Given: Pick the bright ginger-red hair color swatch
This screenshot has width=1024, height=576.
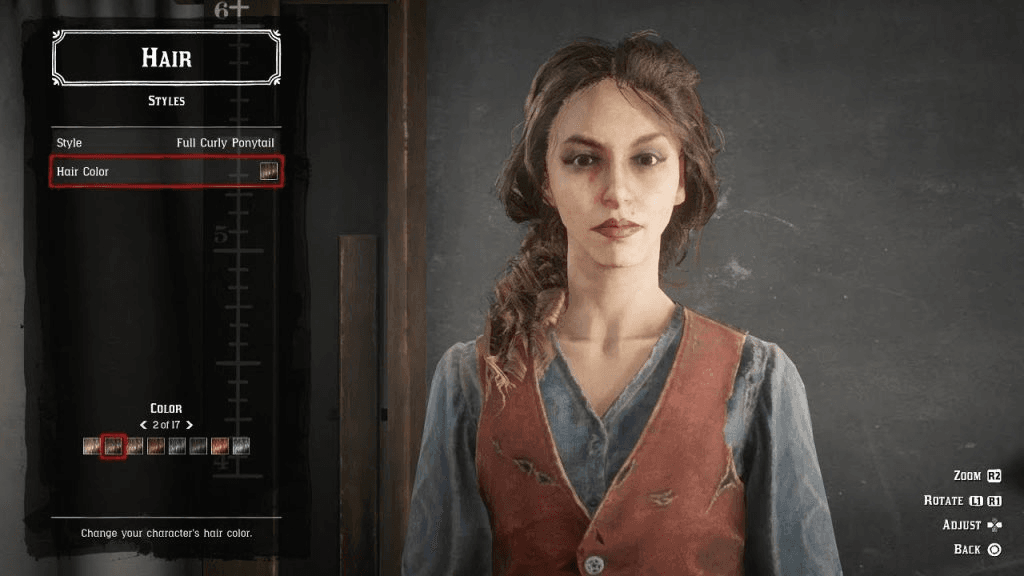Looking at the screenshot, I should tap(219, 446).
